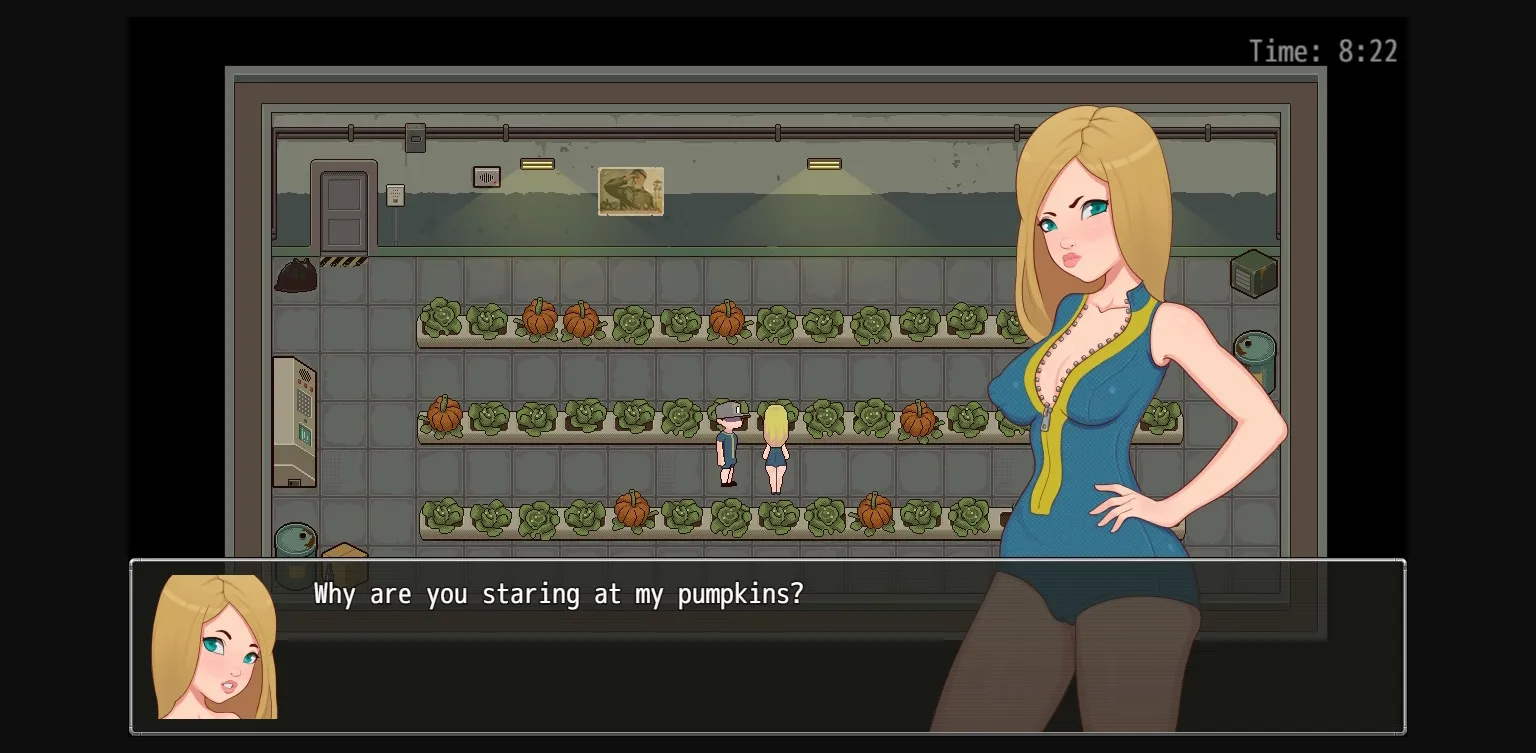Image resolution: width=1536 pixels, height=753 pixels.
Task: Click the wall-mounted intercom speaker
Action: [487, 176]
